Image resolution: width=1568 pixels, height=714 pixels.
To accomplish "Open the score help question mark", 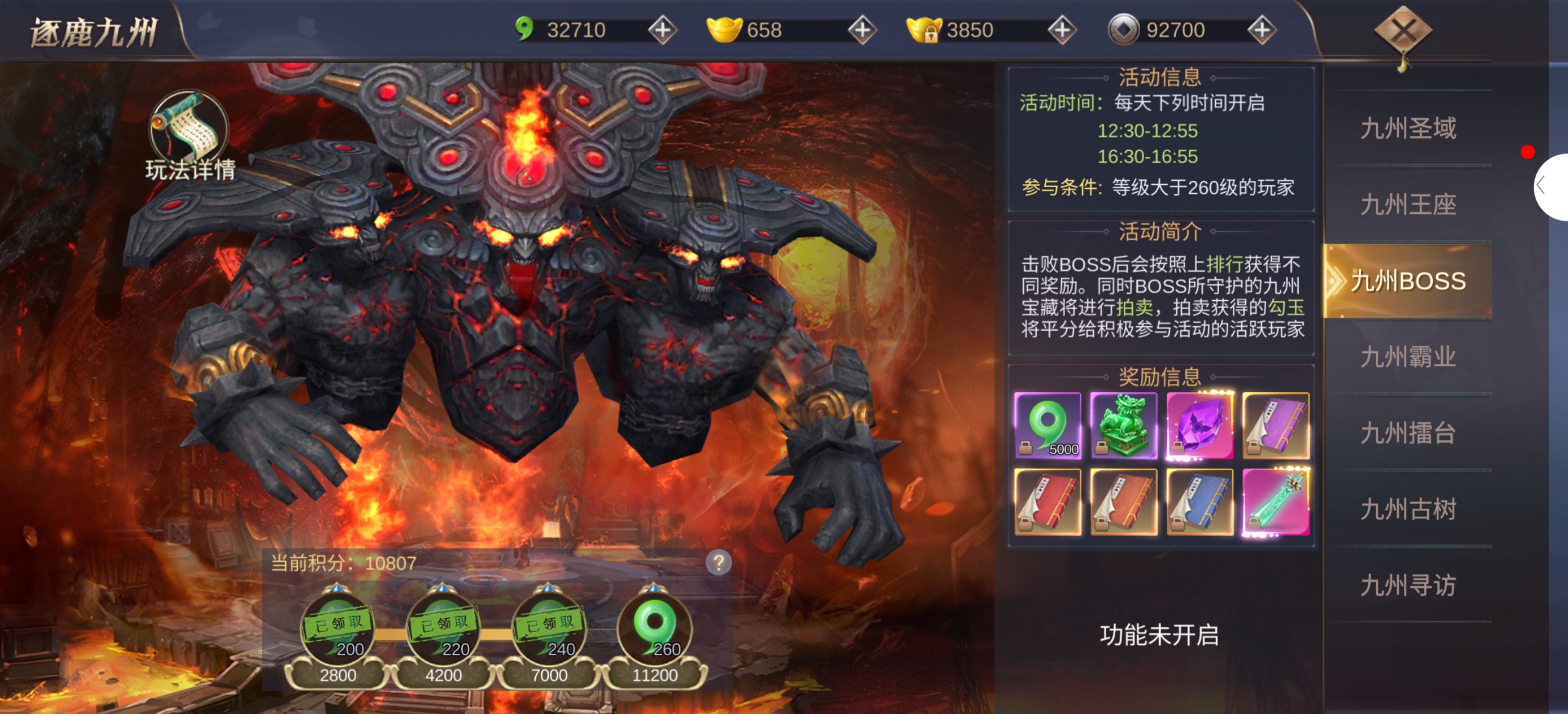I will [718, 562].
